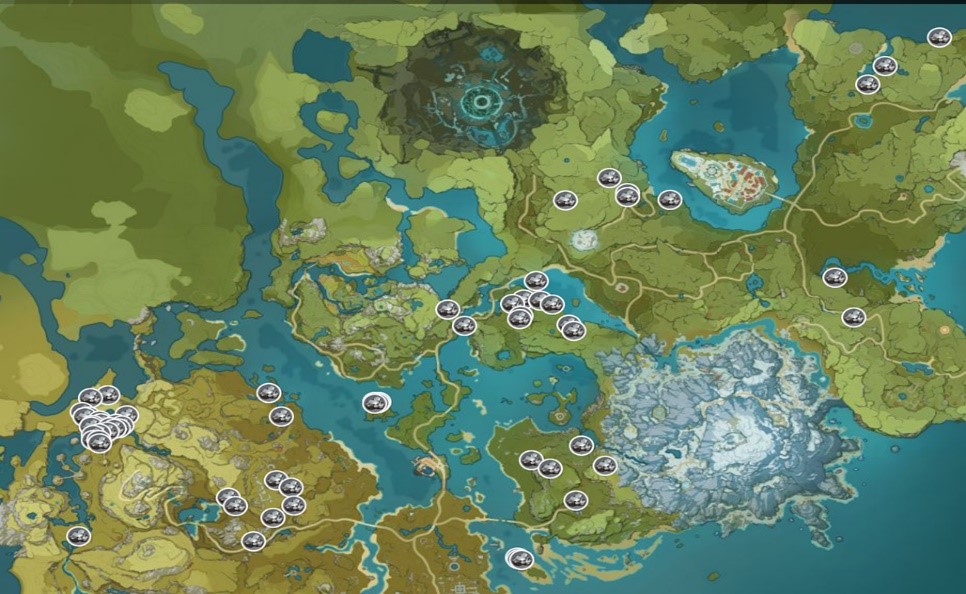Select the map marker nearest Mondstadt city island
Viewport: 966px width, 594px height.
pyautogui.click(x=670, y=200)
